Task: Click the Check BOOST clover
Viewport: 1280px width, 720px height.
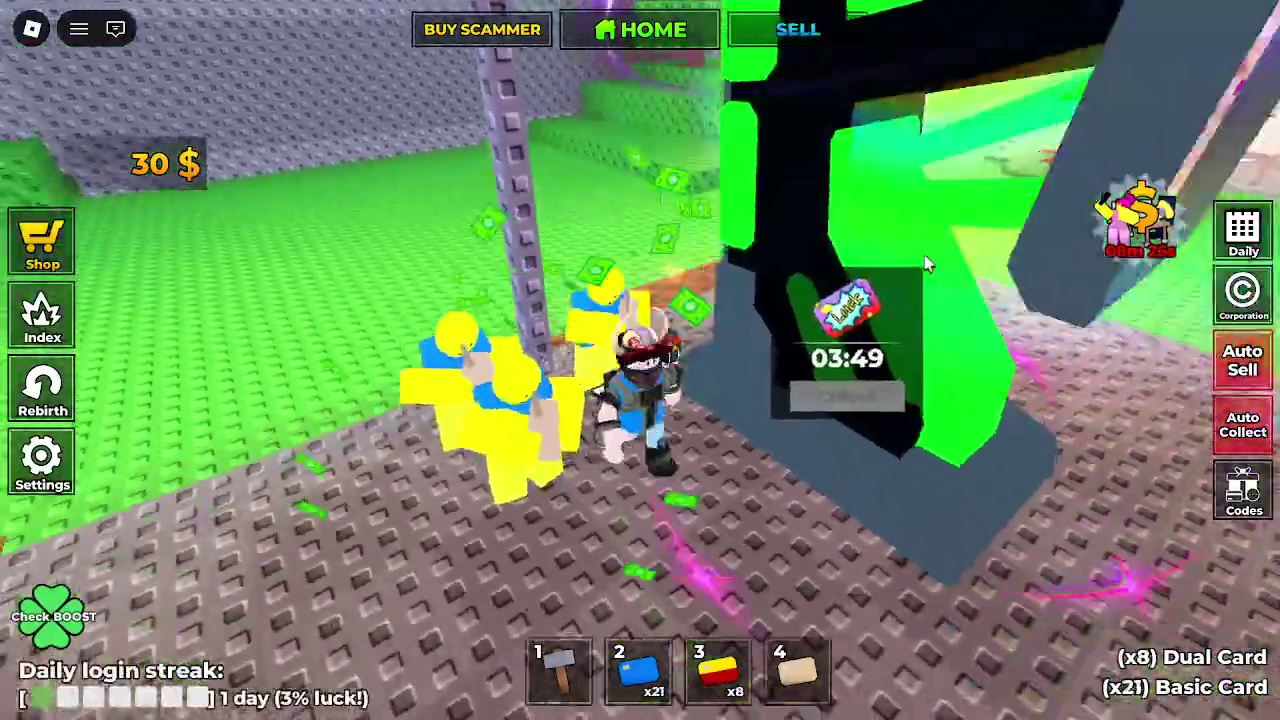Action: [x=53, y=615]
